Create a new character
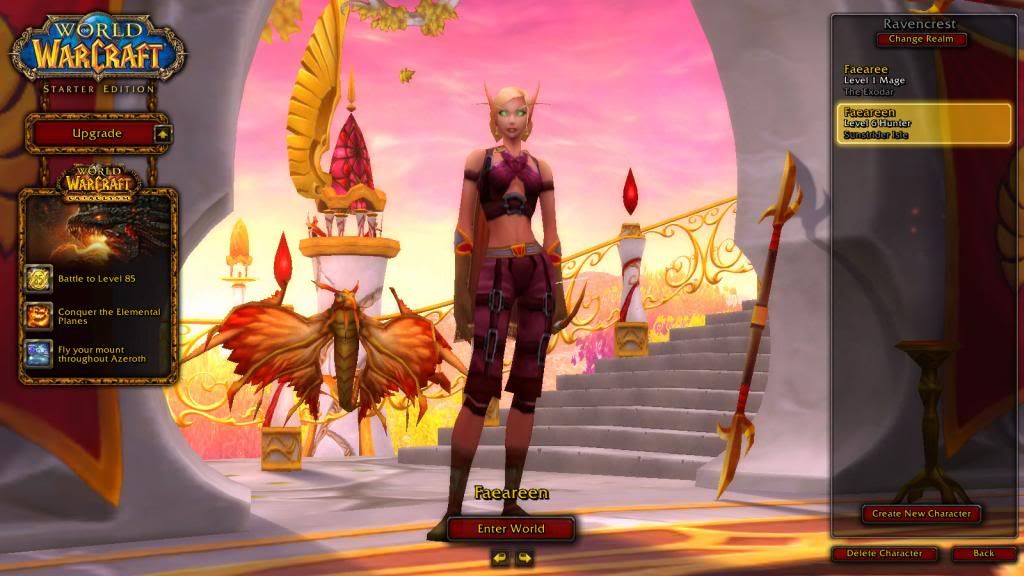Viewport: 1024px width, 576px height. 921,513
